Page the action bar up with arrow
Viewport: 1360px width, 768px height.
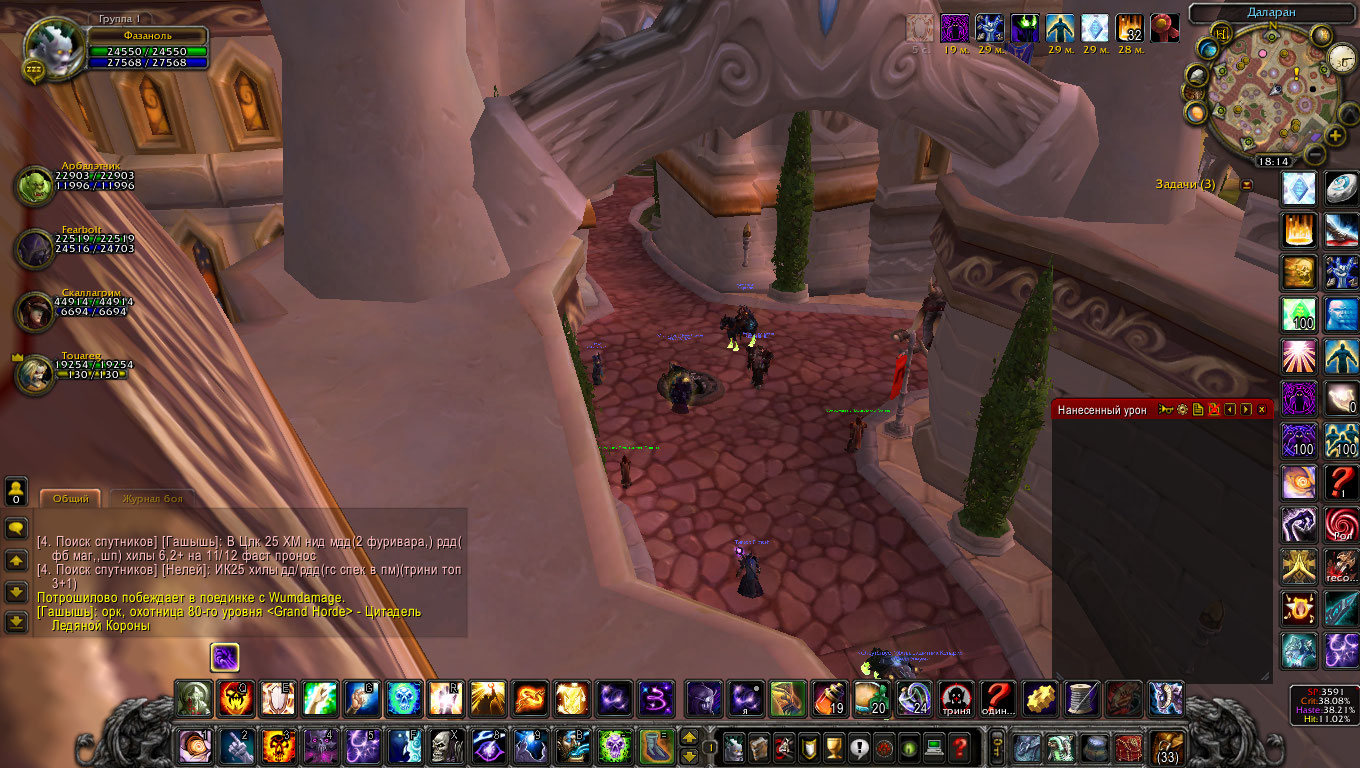[x=689, y=738]
